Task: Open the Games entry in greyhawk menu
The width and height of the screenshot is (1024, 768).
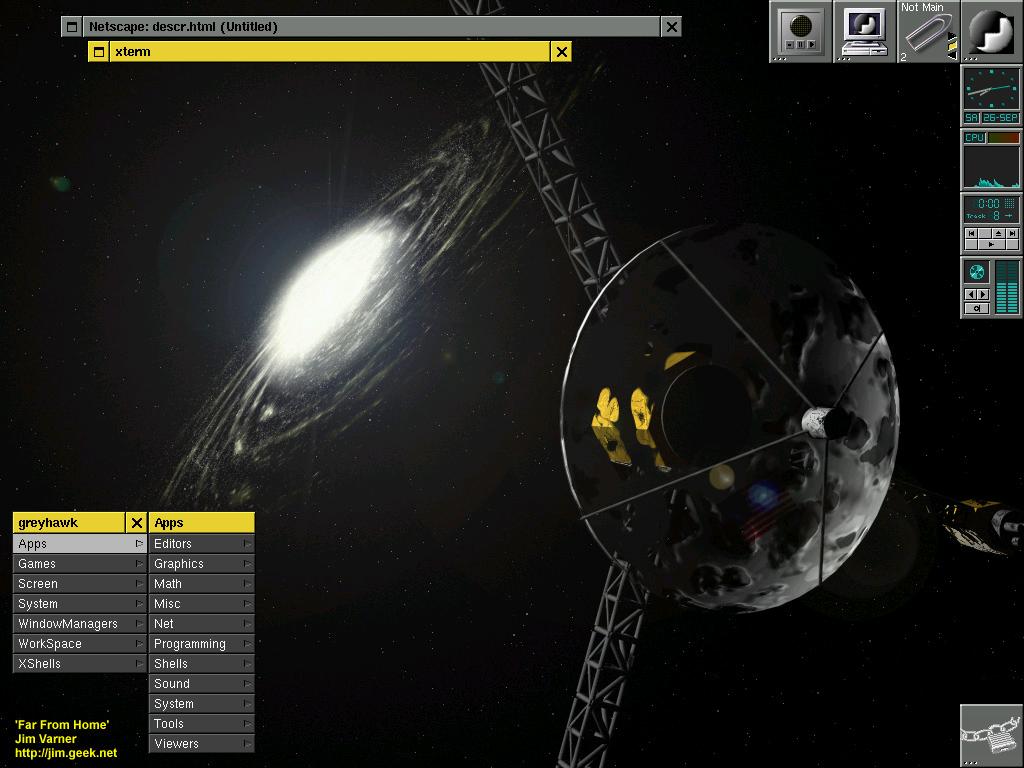Action: pyautogui.click(x=79, y=564)
